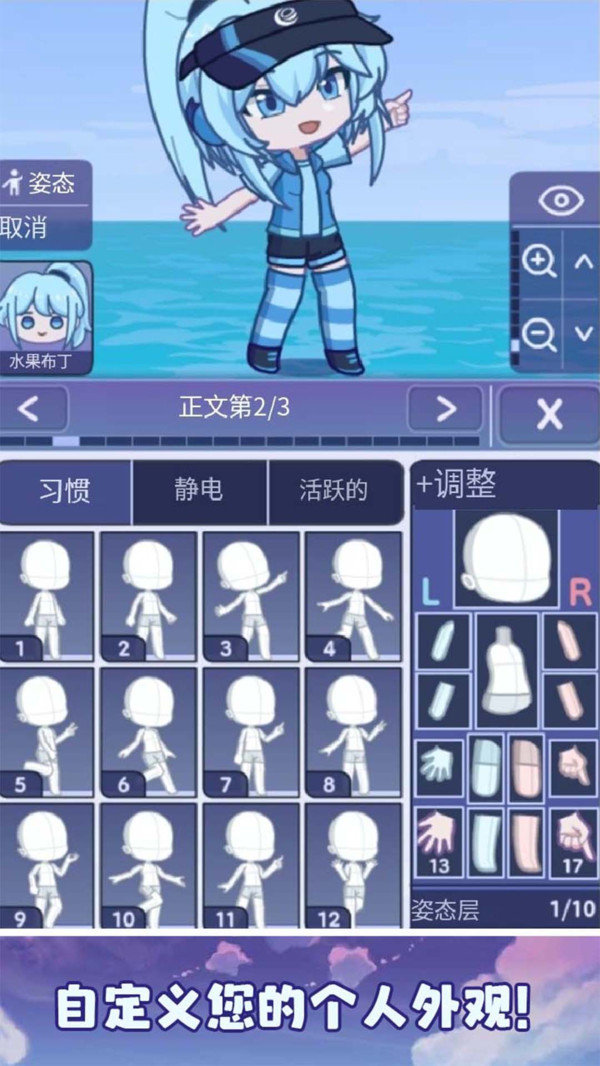The image size is (600, 1066).
Task: Switch to the 活跃的 tab
Action: [x=333, y=491]
